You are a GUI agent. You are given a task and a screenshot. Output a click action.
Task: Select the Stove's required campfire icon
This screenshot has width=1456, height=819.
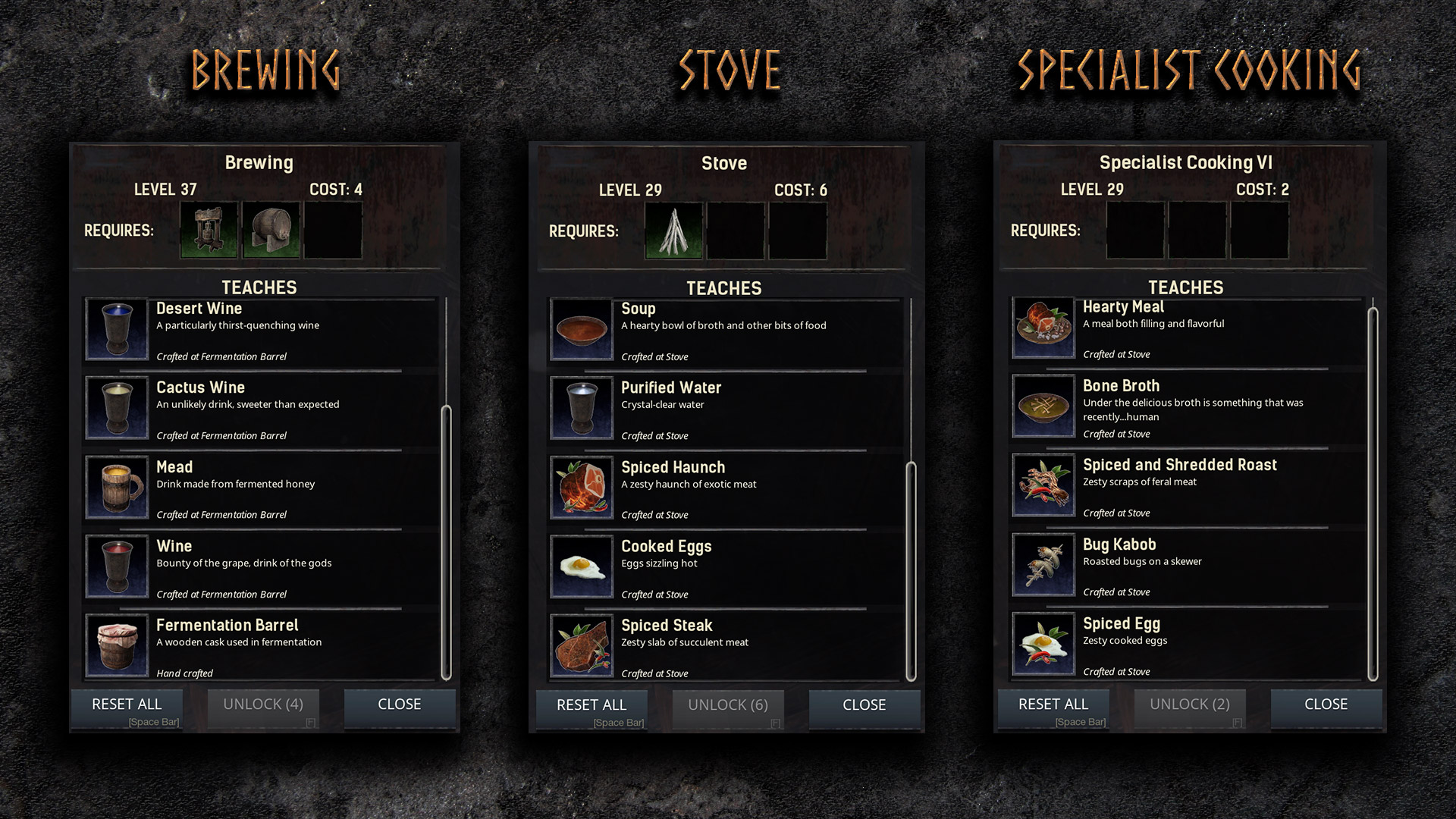click(674, 231)
